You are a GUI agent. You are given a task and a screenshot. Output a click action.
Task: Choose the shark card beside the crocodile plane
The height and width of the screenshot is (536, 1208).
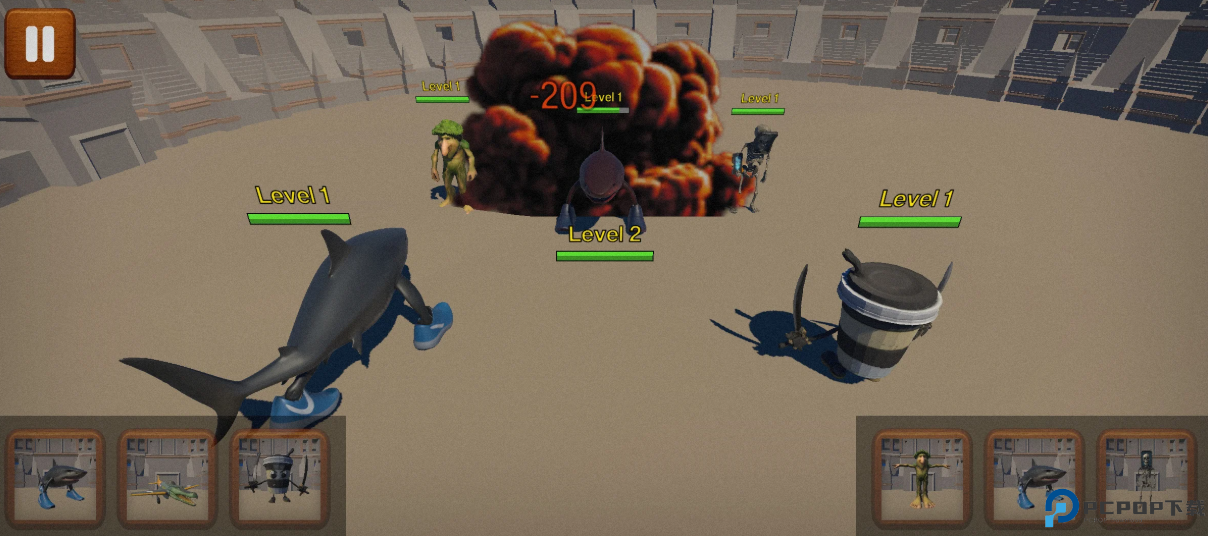coord(55,479)
